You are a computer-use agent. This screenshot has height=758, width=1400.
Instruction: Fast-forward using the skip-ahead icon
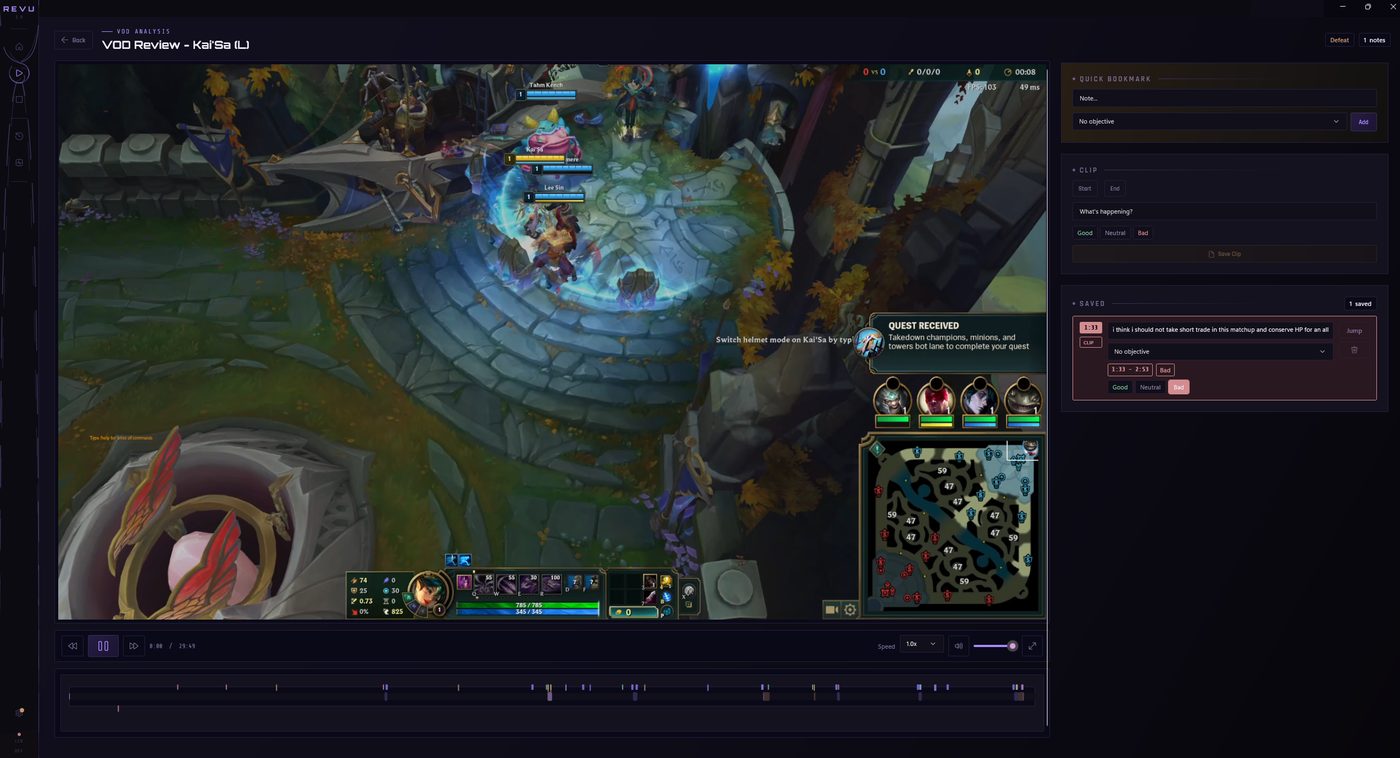pyautogui.click(x=134, y=645)
